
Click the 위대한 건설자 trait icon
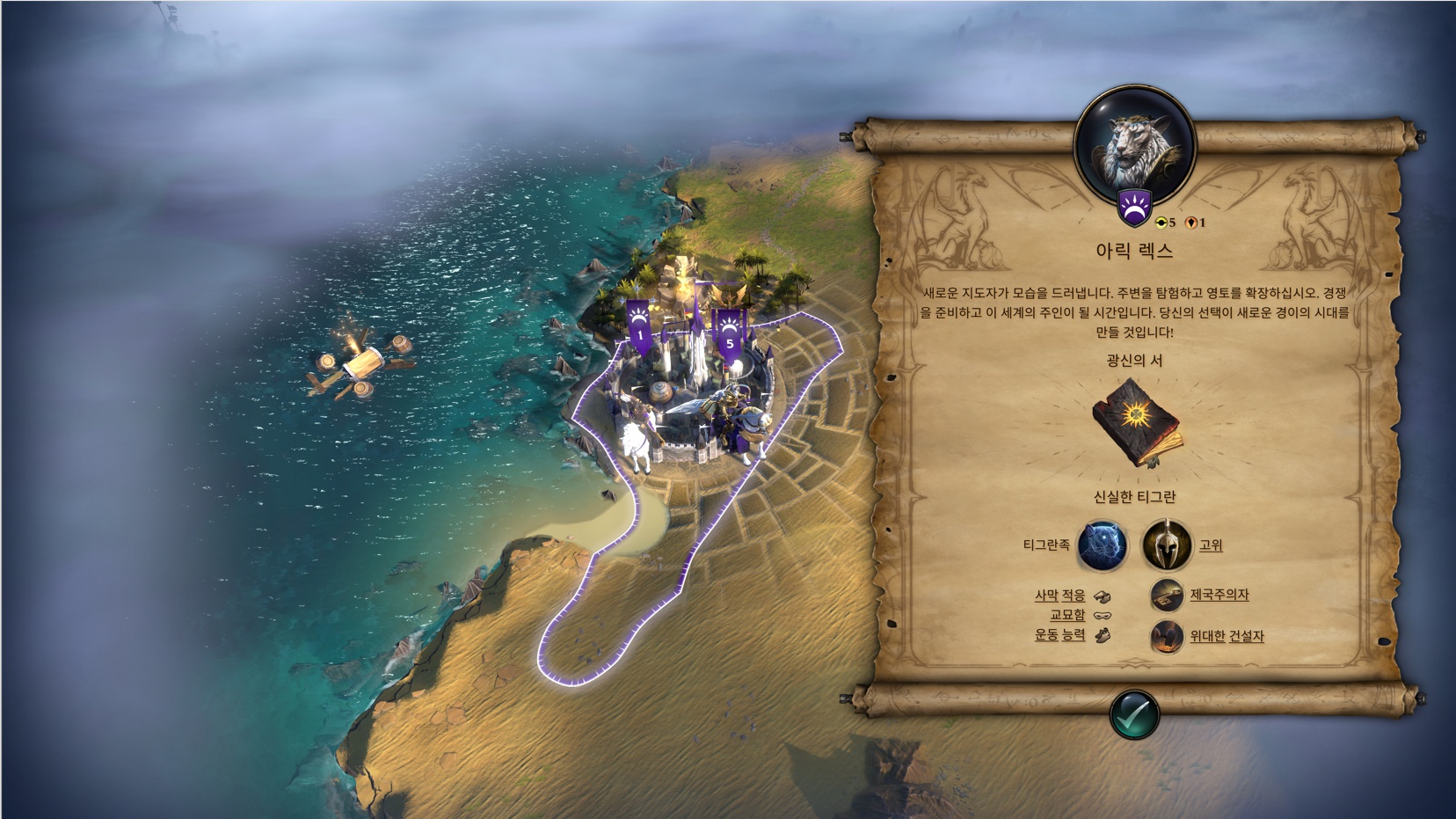(x=1167, y=636)
